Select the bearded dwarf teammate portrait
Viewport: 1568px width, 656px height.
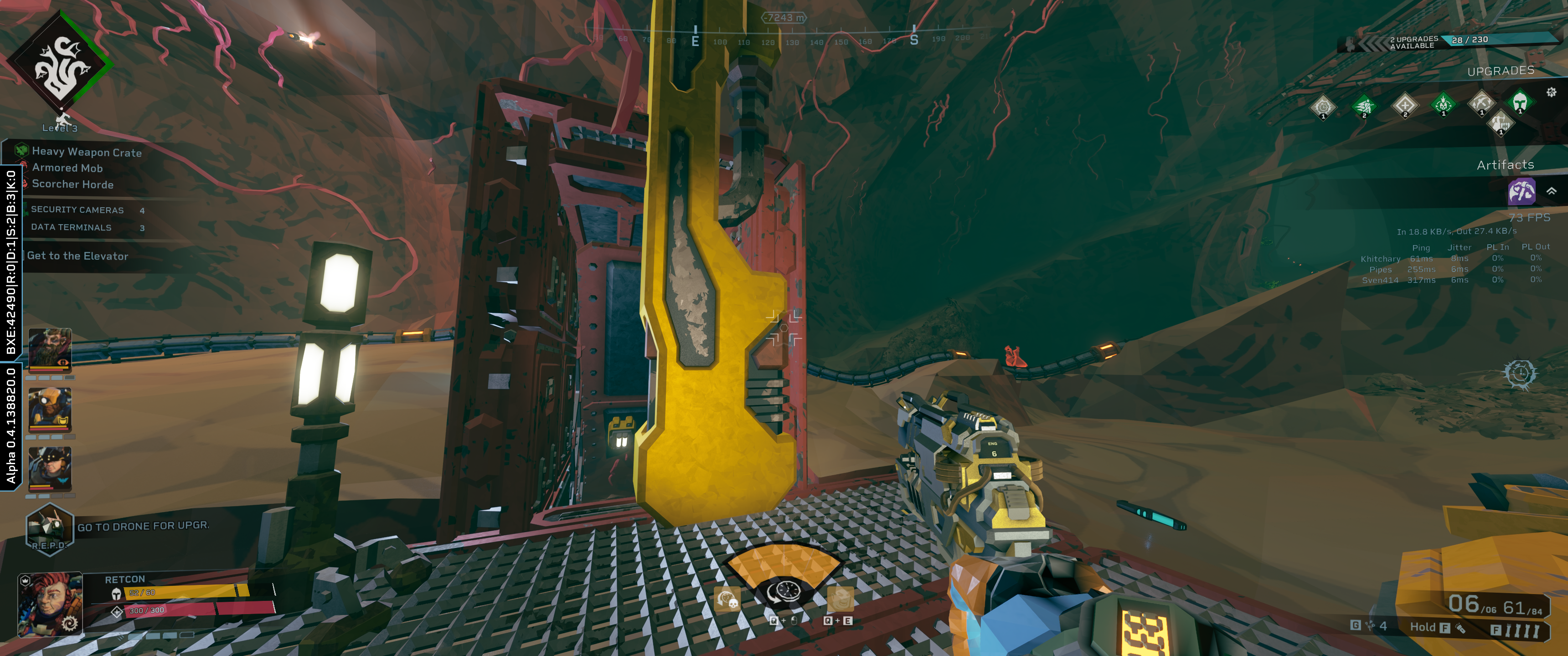point(50,349)
